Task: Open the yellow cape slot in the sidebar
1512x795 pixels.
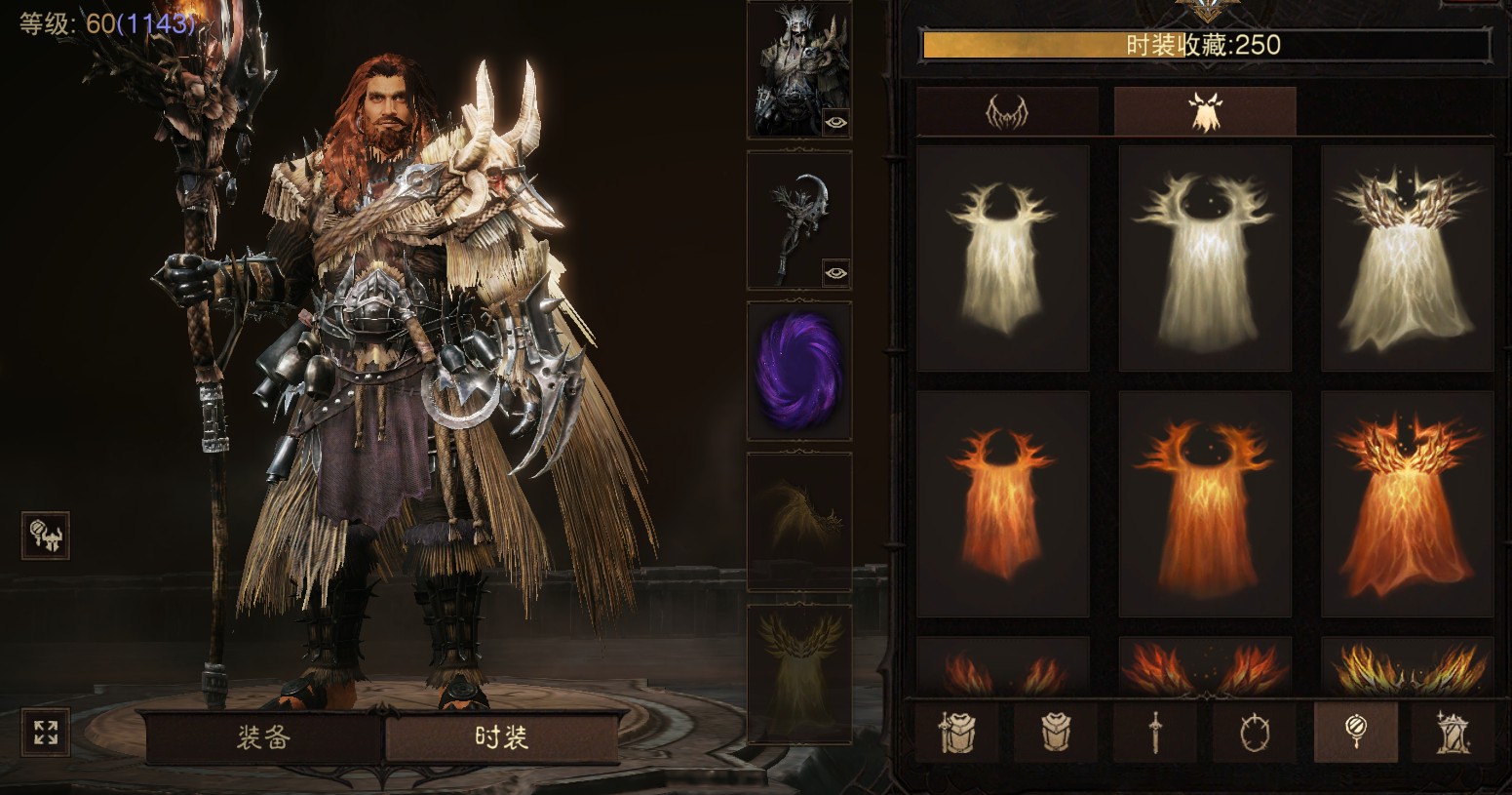Action: (798, 673)
